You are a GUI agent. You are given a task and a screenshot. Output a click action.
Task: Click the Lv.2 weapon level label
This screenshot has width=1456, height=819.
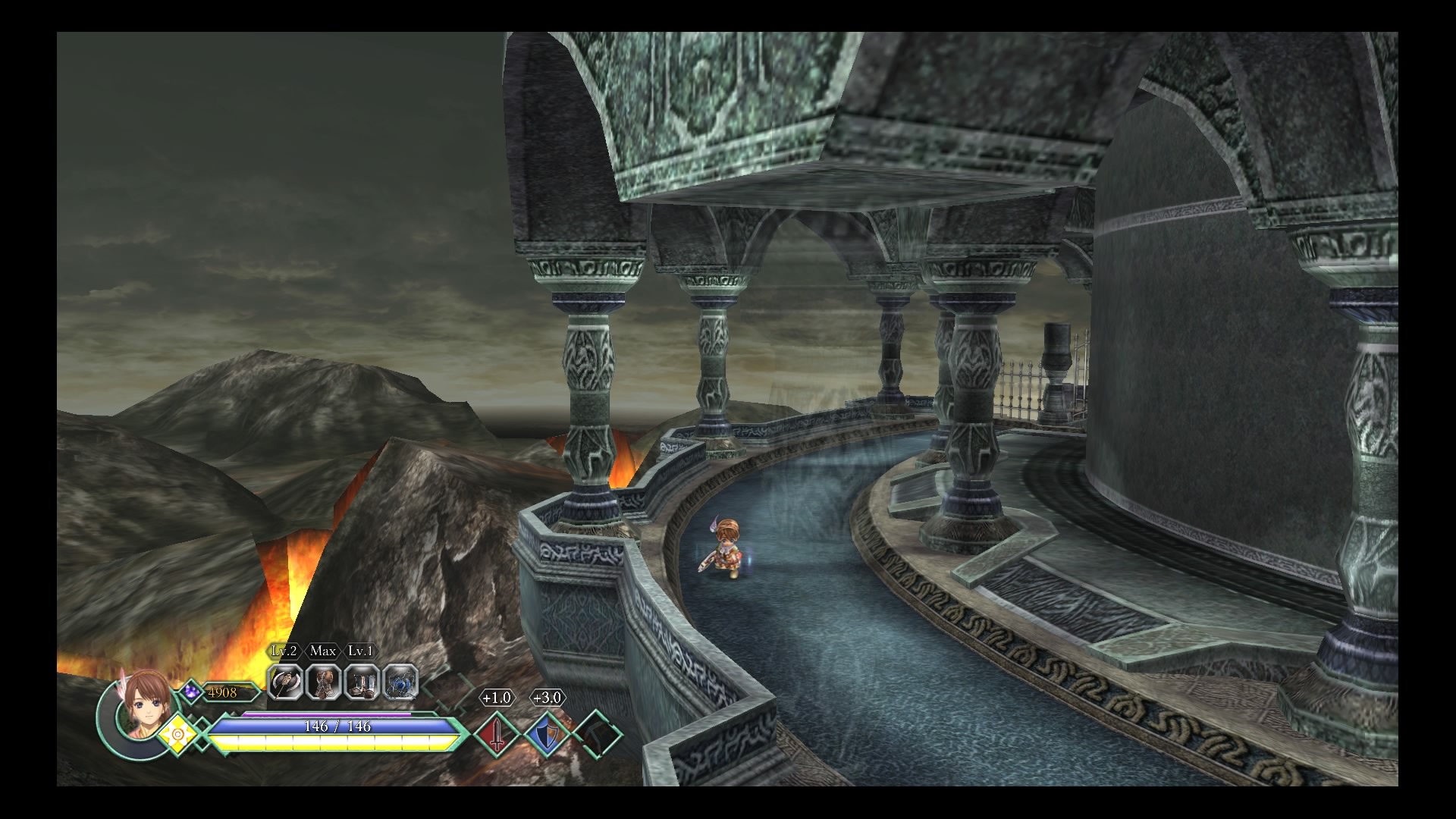(284, 651)
